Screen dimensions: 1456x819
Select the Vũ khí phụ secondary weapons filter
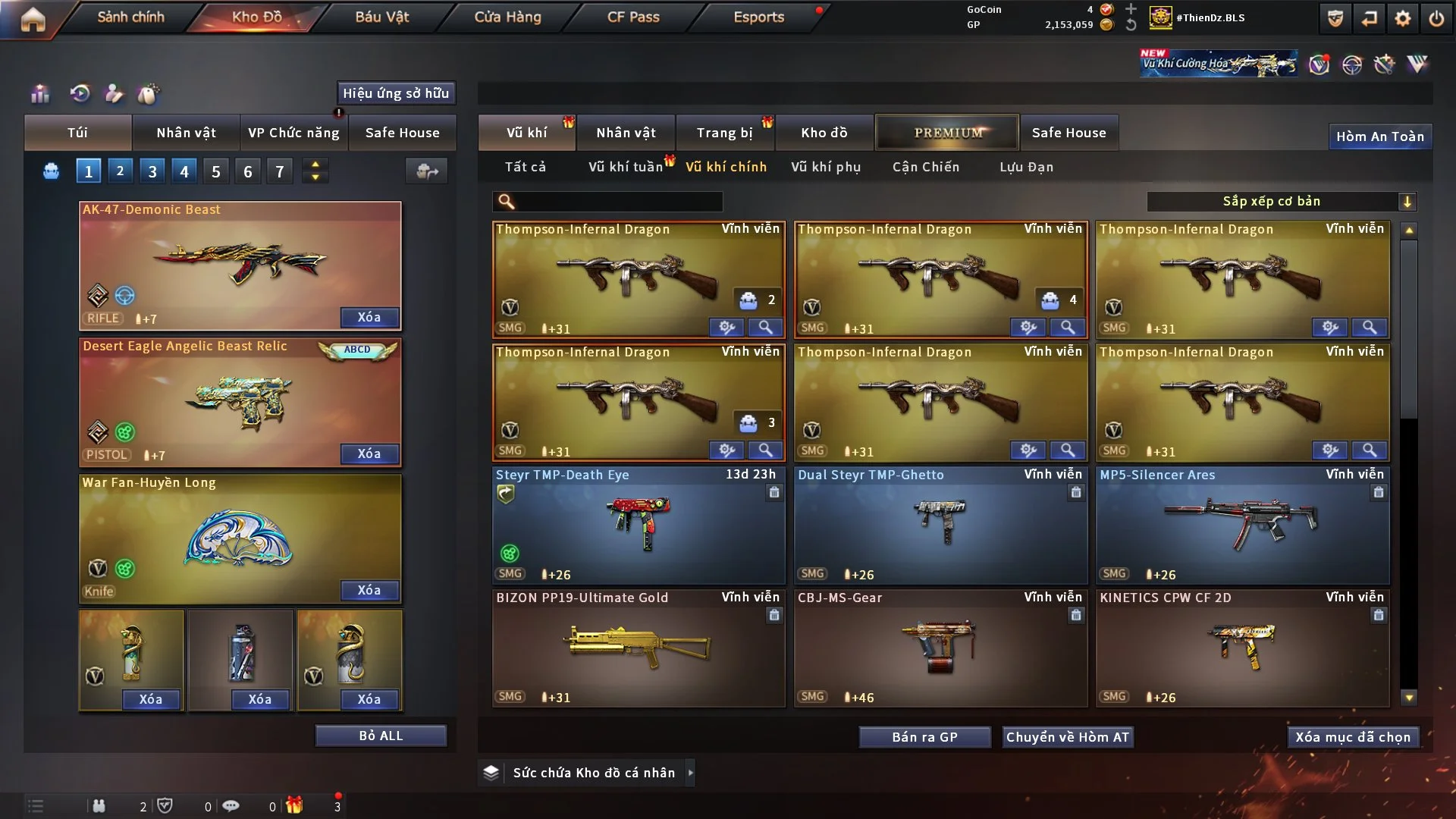pos(826,167)
